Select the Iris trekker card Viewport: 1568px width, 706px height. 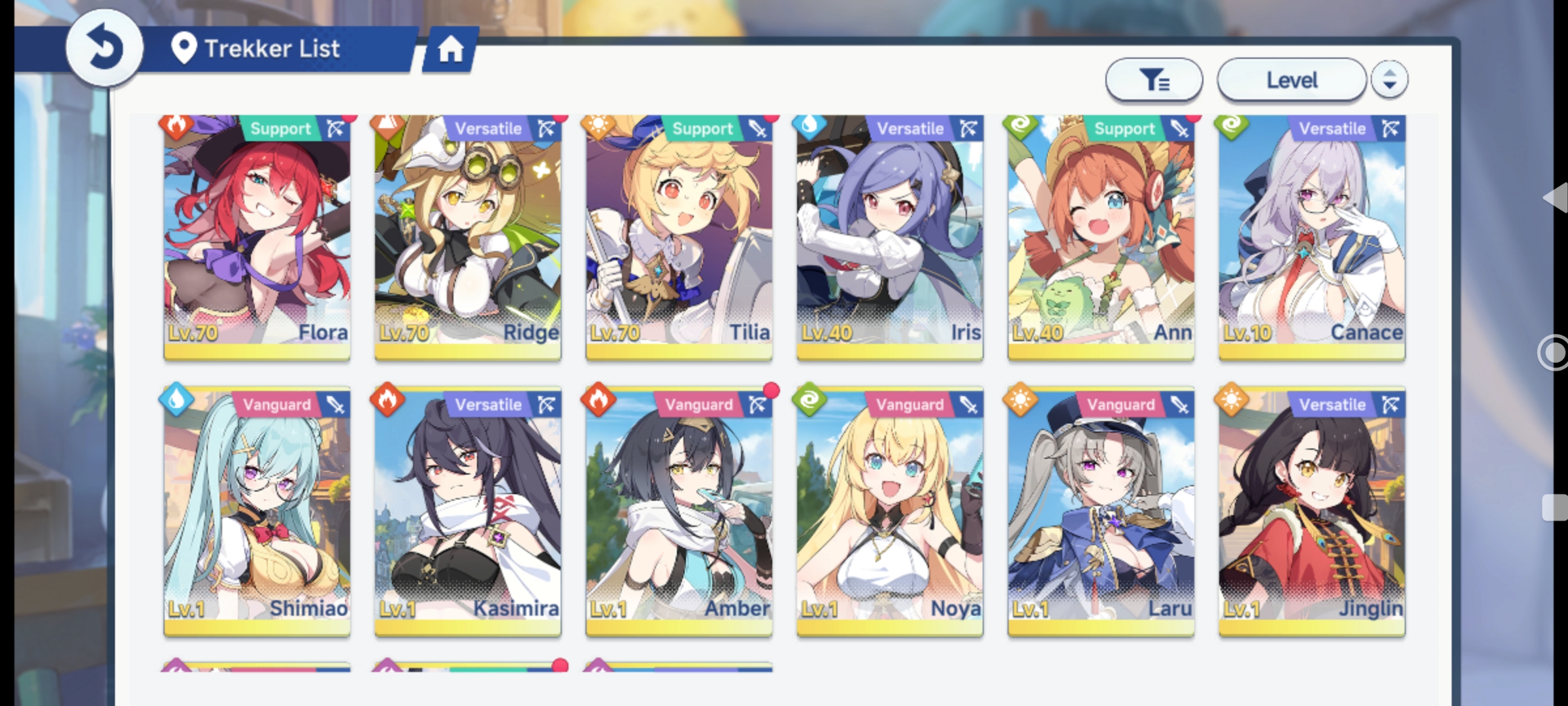point(890,237)
